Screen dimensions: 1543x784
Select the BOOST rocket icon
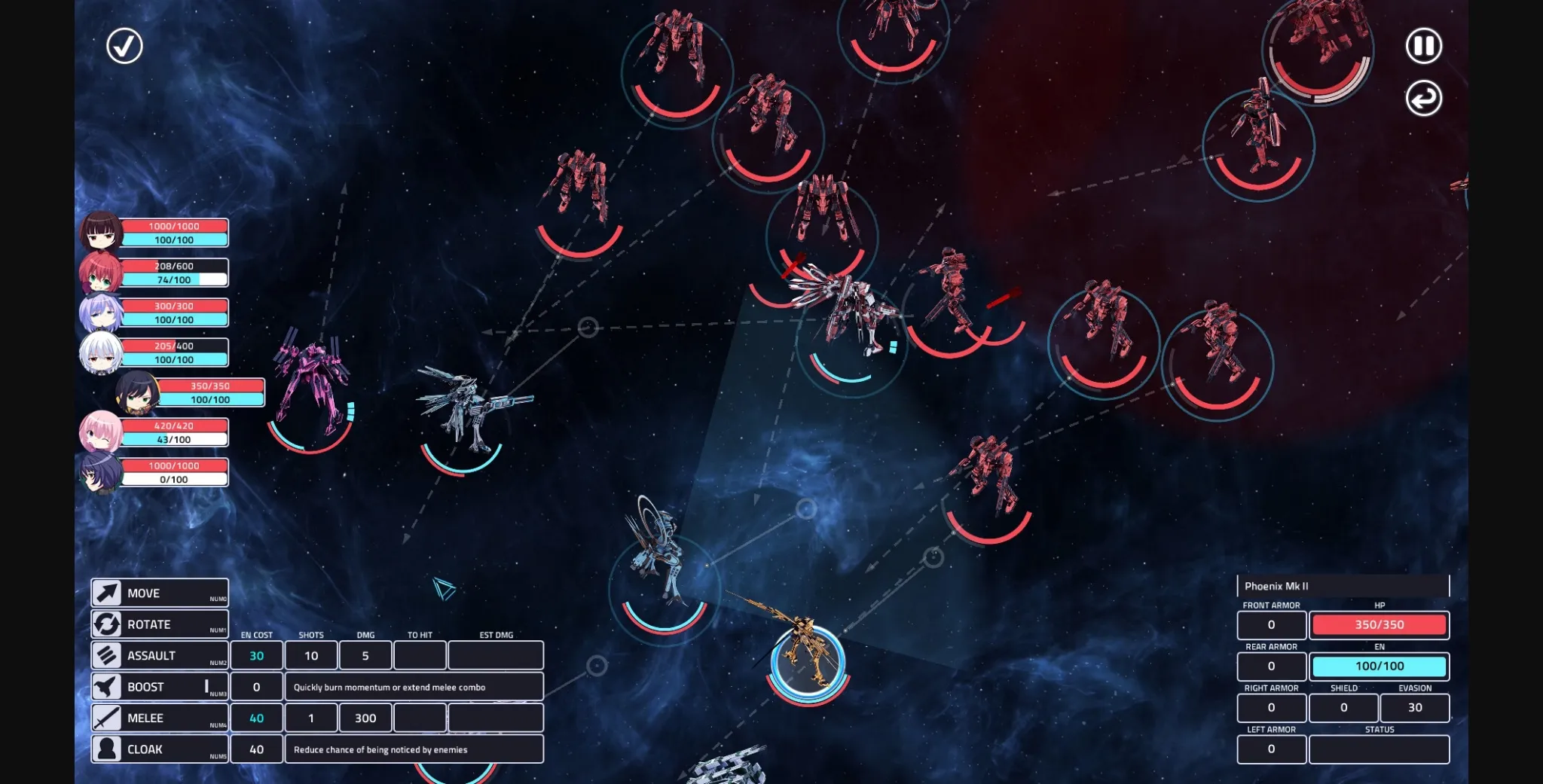click(x=107, y=686)
